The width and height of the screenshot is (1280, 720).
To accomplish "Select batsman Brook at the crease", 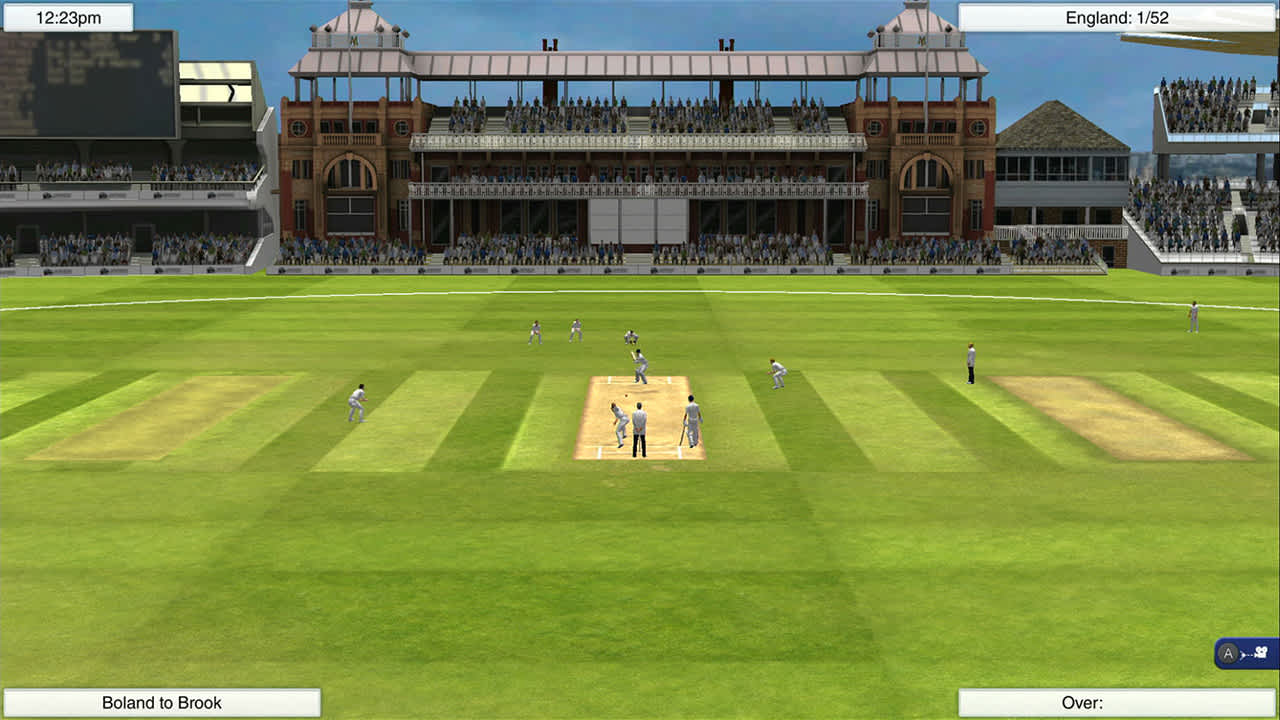I will (x=639, y=365).
